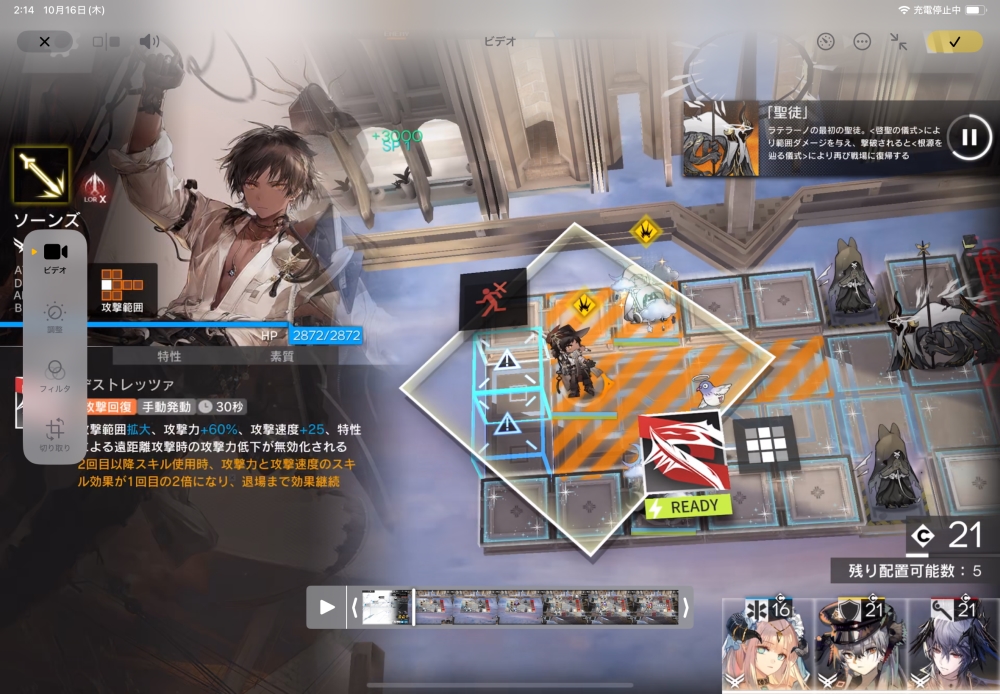Select the ビデオ video tool
1000x694 pixels.
pos(55,257)
